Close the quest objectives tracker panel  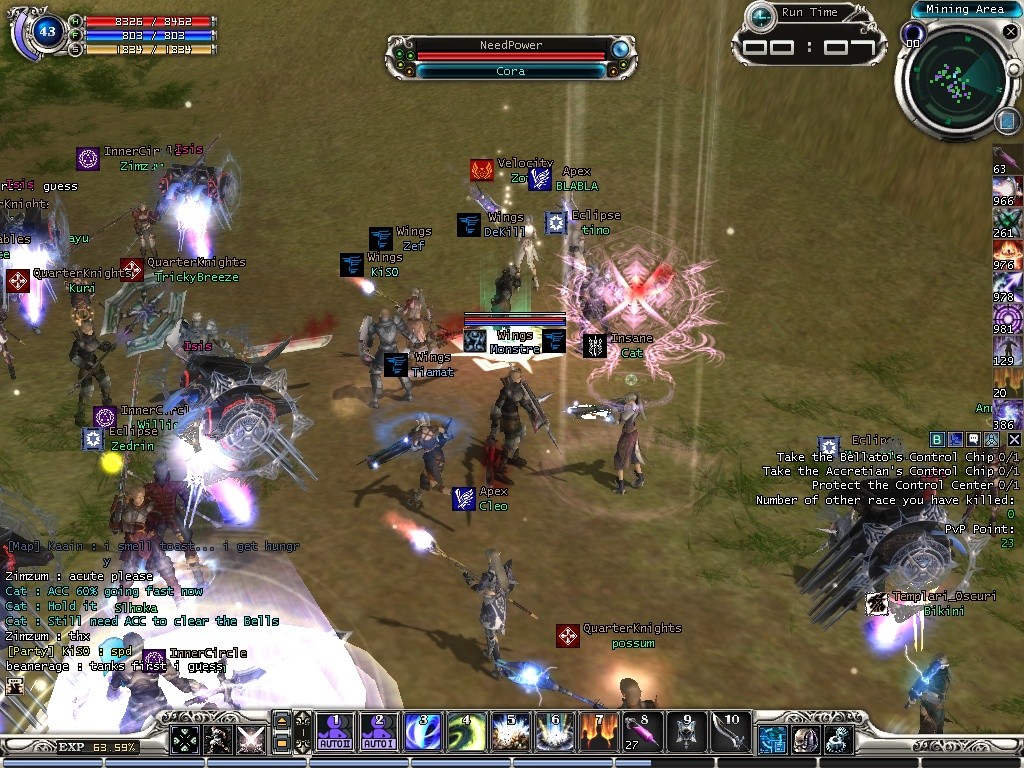click(1014, 439)
